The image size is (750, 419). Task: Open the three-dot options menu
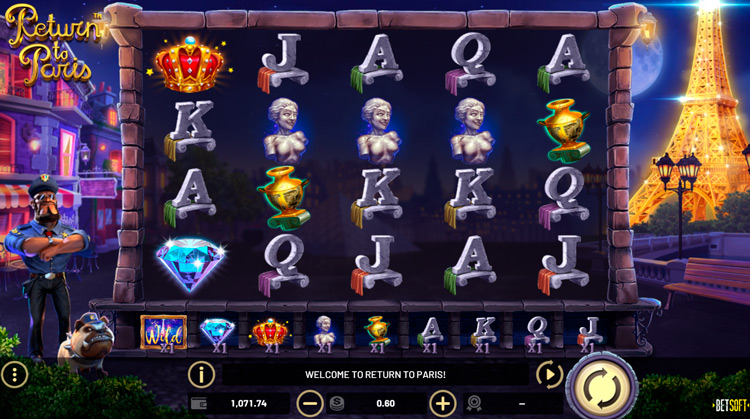pos(14,375)
